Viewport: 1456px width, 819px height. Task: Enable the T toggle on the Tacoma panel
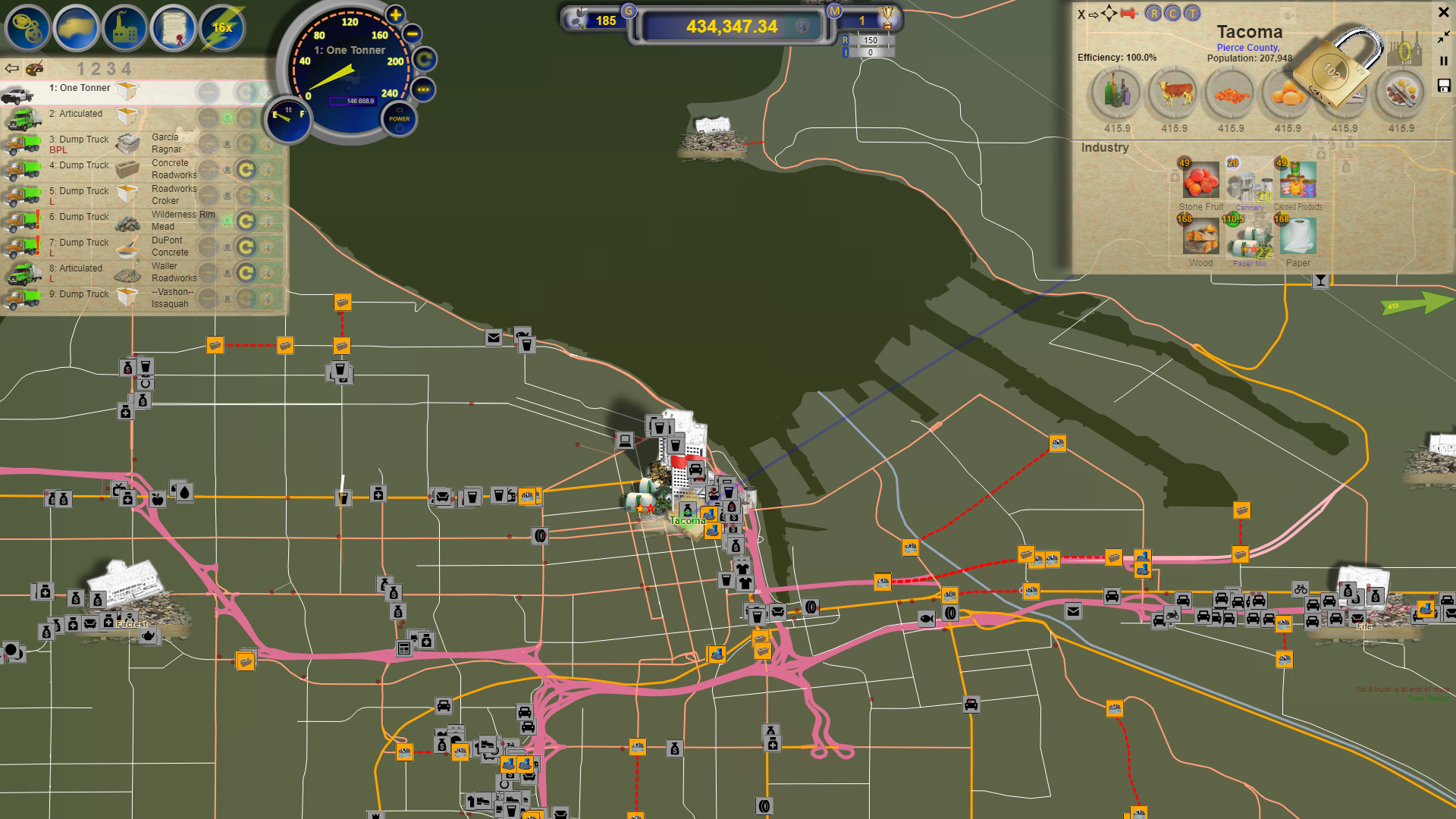pos(1191,14)
